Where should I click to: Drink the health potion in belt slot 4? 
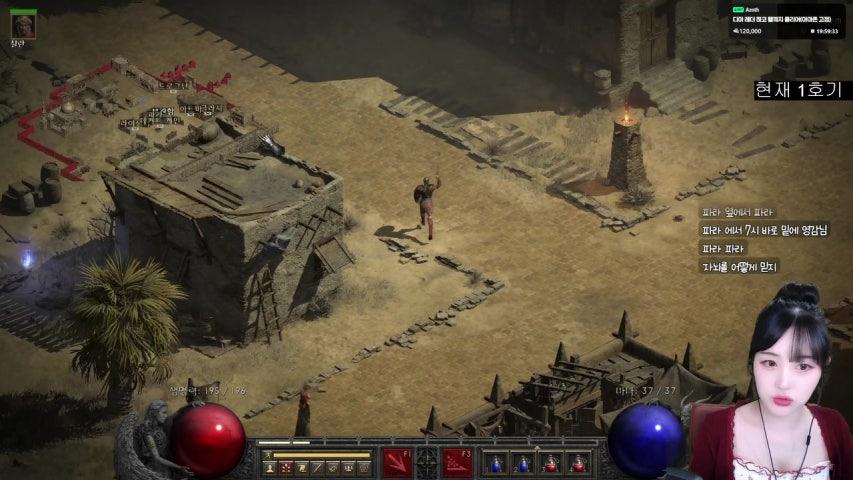[x=578, y=463]
